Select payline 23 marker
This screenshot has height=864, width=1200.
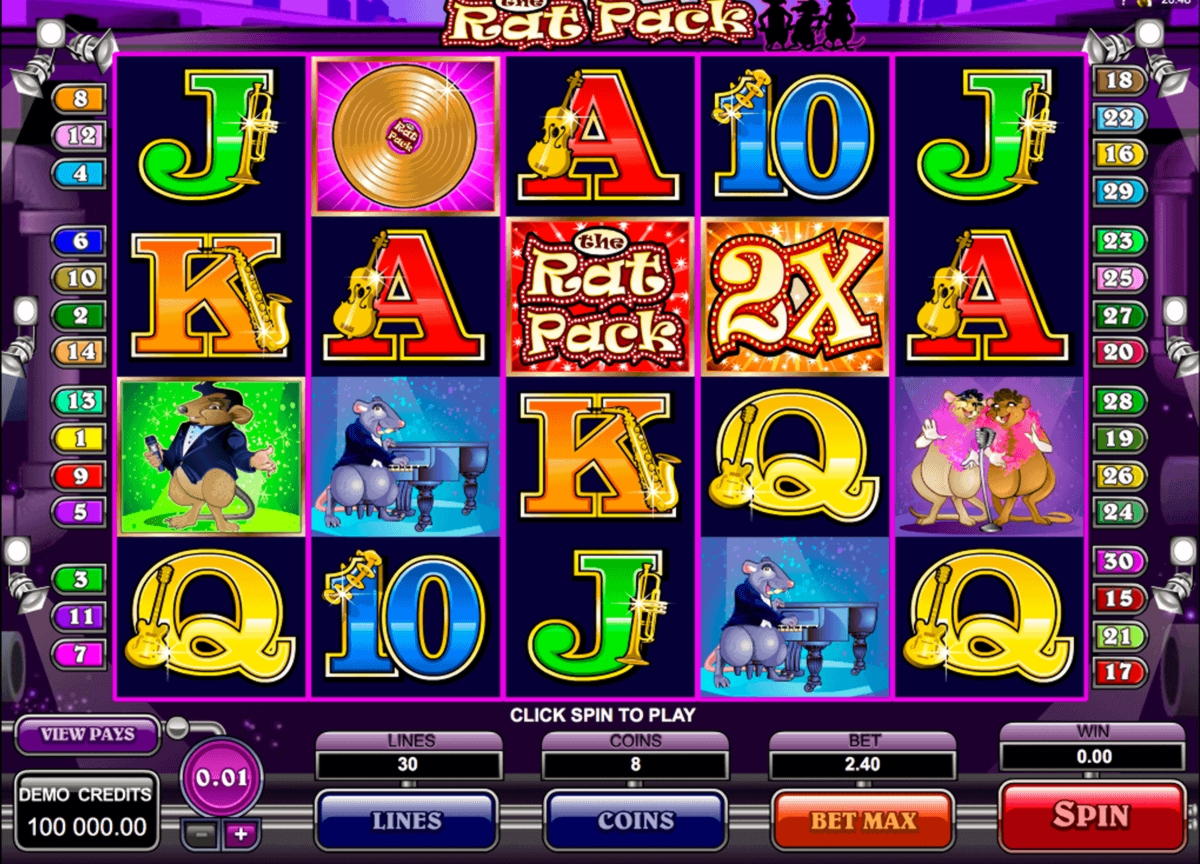click(1119, 241)
